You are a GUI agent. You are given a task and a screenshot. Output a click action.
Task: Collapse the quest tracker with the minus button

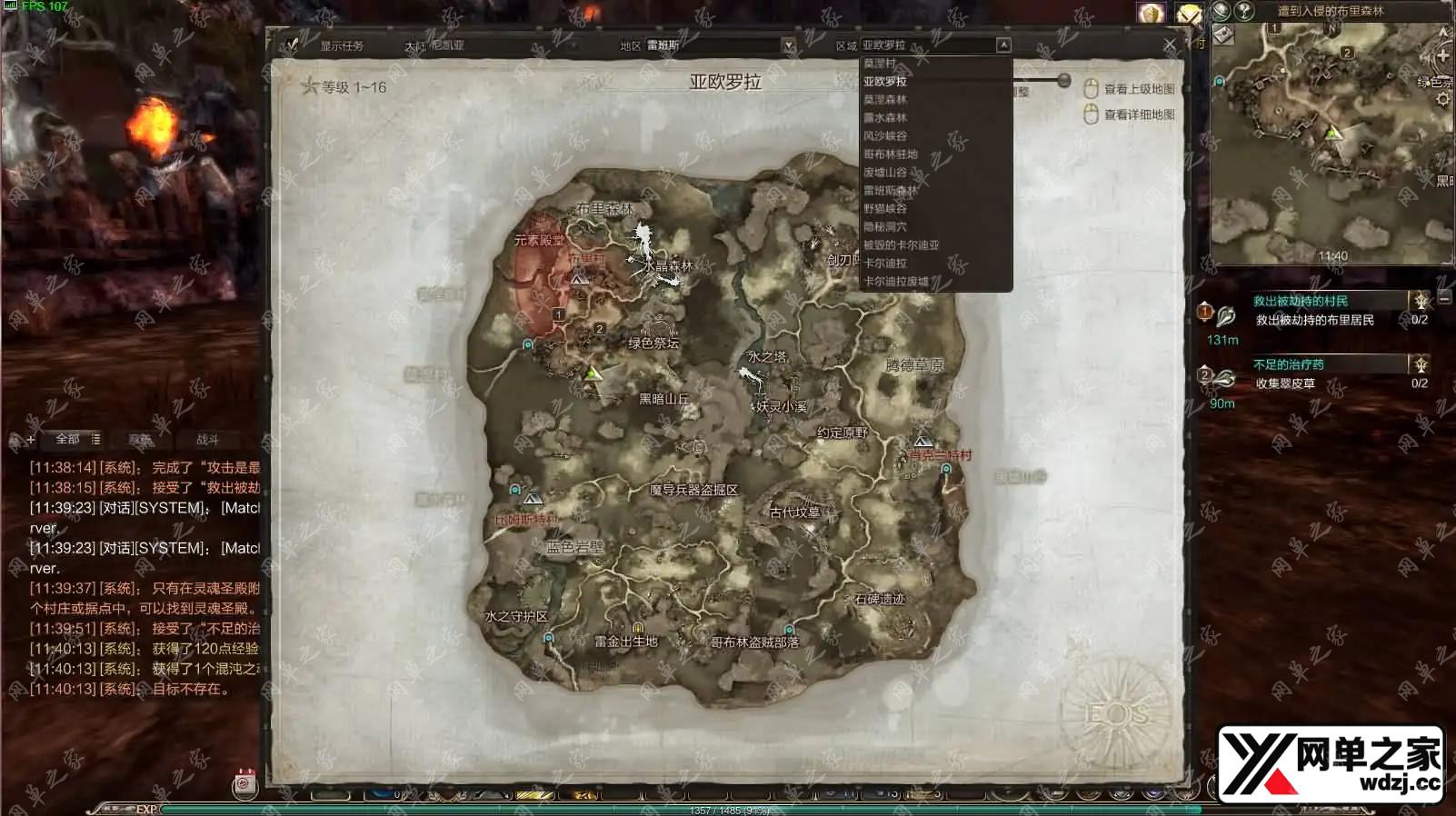pos(1445,298)
